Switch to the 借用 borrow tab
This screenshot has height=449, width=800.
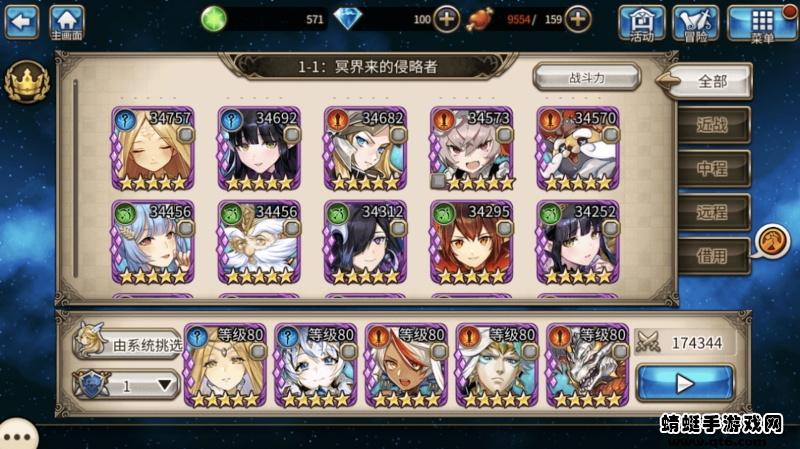(x=712, y=256)
